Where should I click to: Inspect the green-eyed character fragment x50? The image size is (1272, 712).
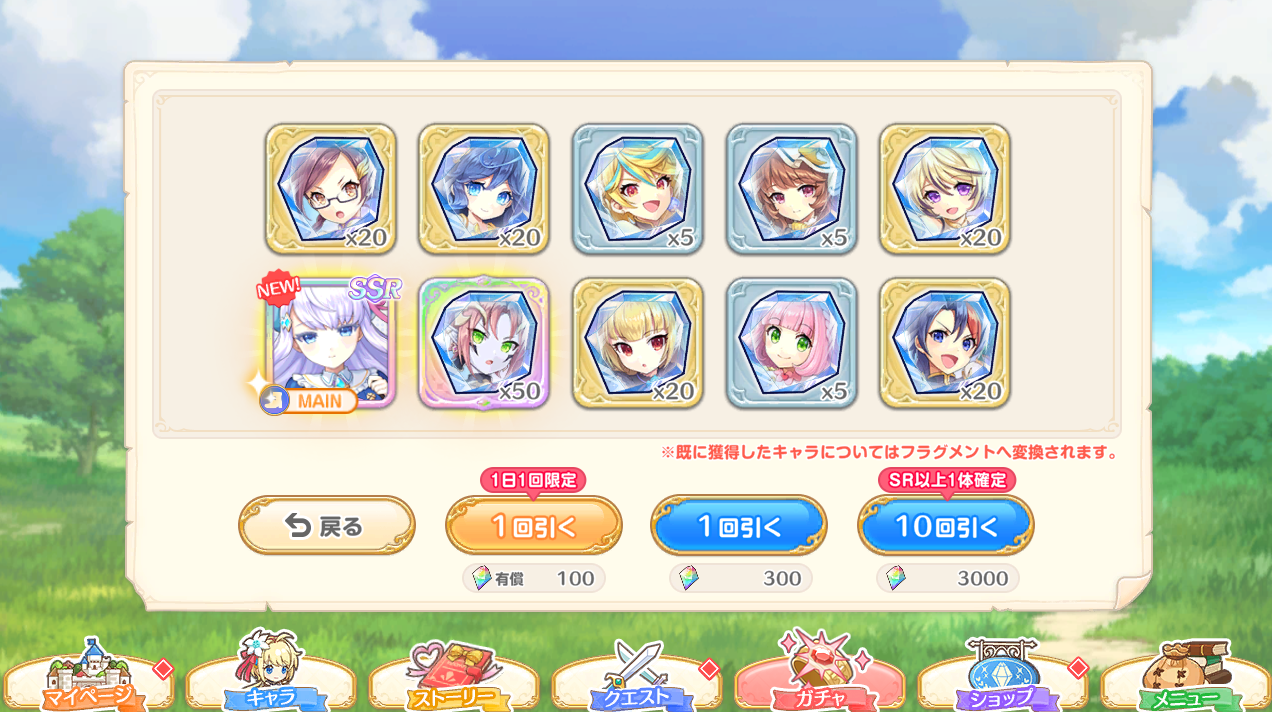[x=484, y=343]
